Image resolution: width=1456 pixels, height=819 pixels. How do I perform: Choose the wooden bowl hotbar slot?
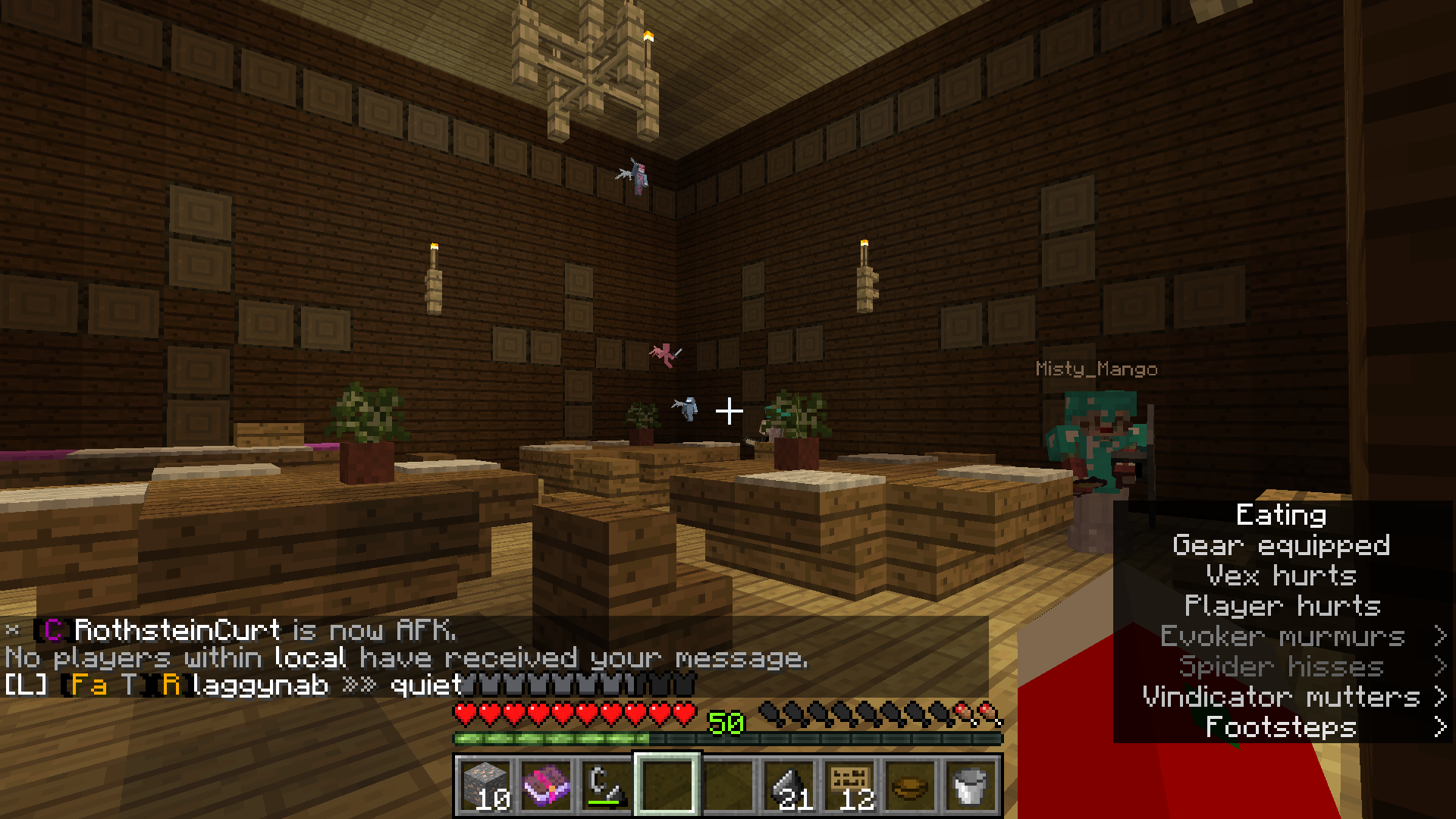910,785
